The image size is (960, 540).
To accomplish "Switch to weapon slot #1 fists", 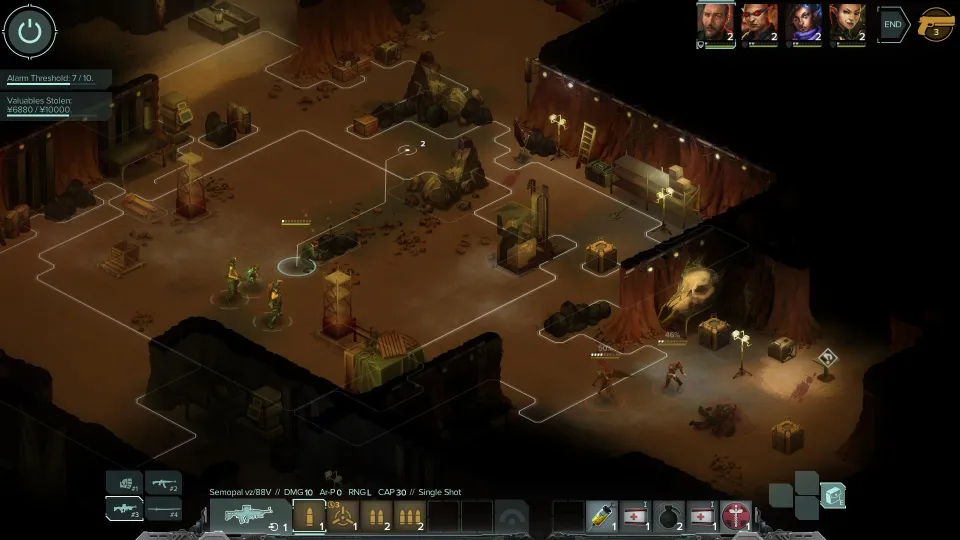I will 124,483.
